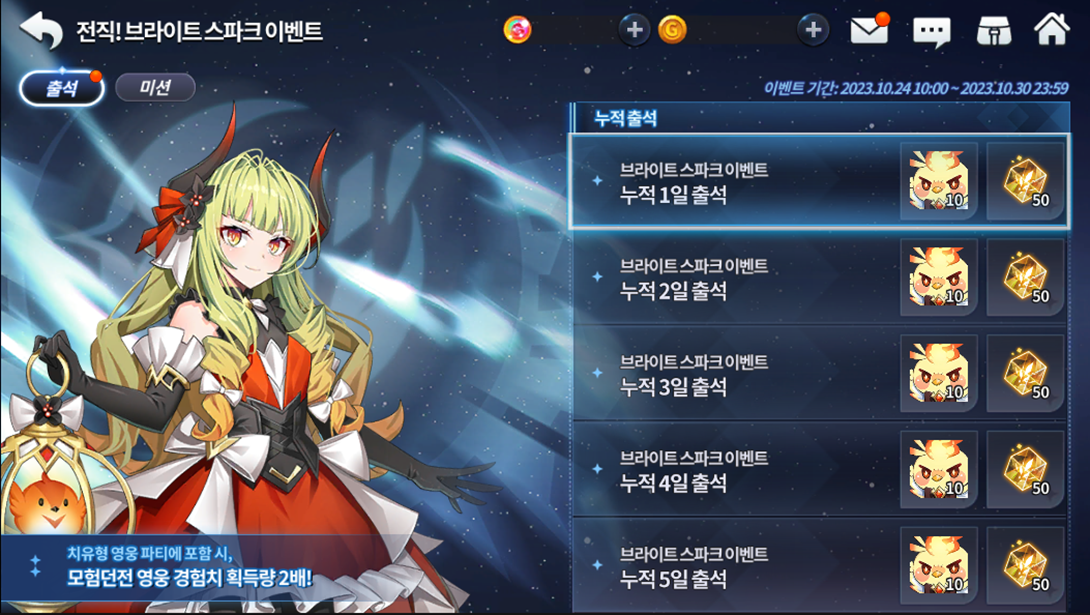Return to the home screen

click(x=1052, y=29)
